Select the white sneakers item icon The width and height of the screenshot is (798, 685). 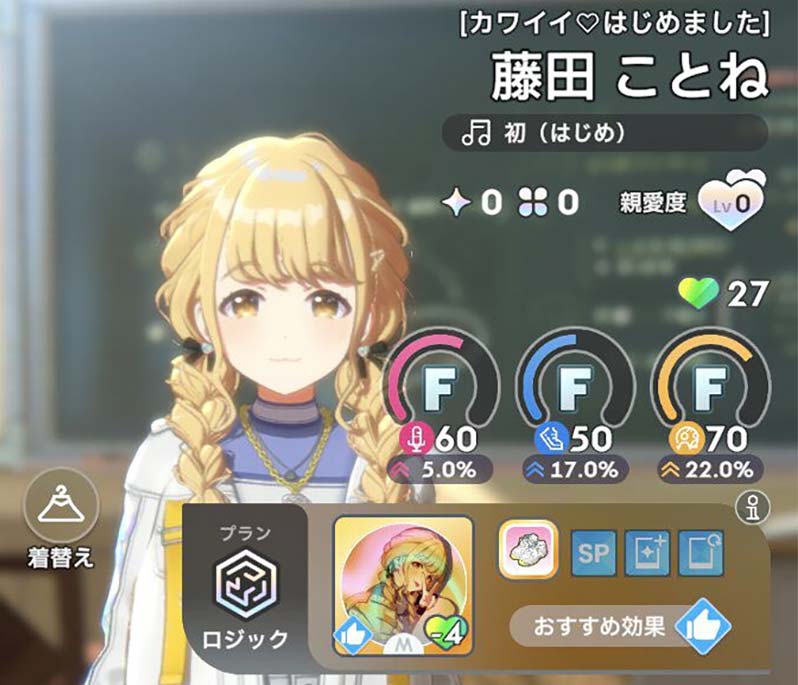[x=527, y=551]
